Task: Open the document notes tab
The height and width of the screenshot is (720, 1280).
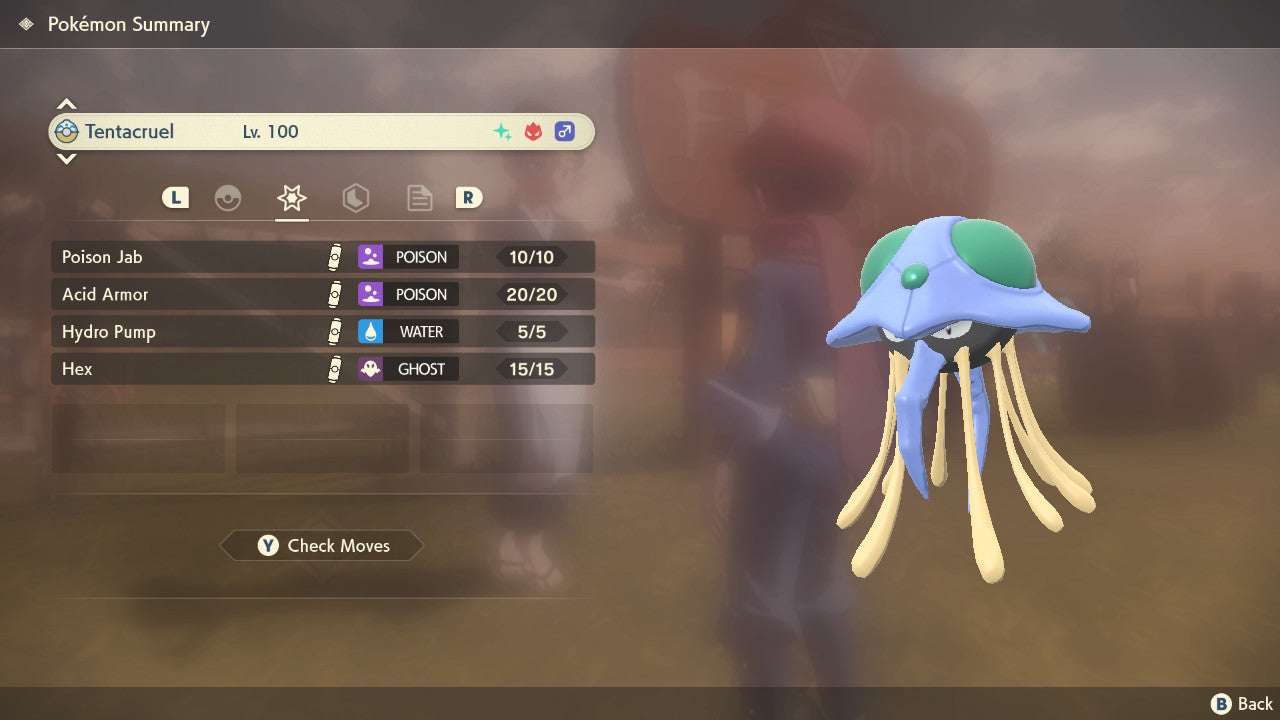Action: click(419, 198)
